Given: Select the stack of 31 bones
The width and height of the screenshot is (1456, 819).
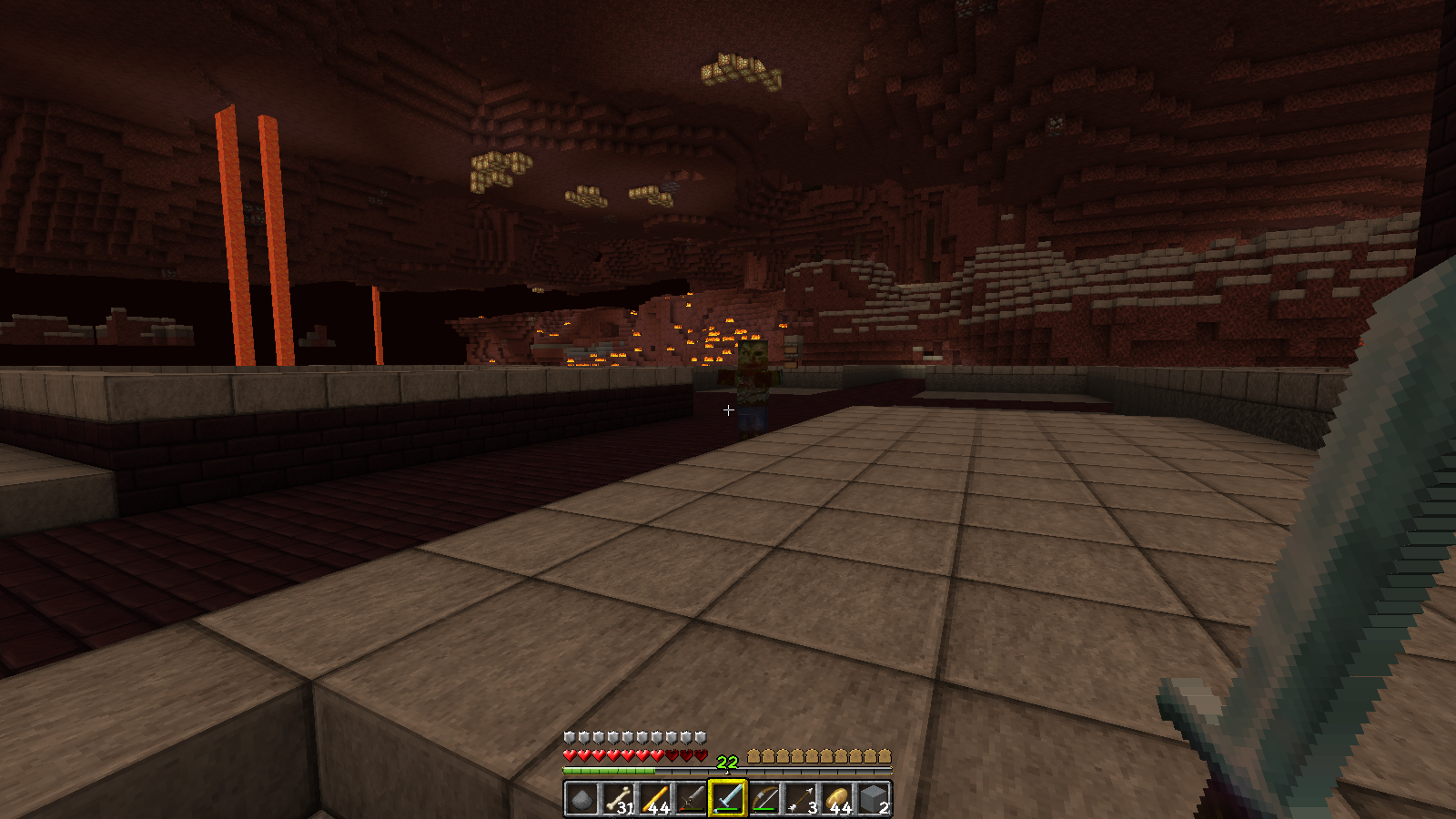Looking at the screenshot, I should (x=618, y=799).
